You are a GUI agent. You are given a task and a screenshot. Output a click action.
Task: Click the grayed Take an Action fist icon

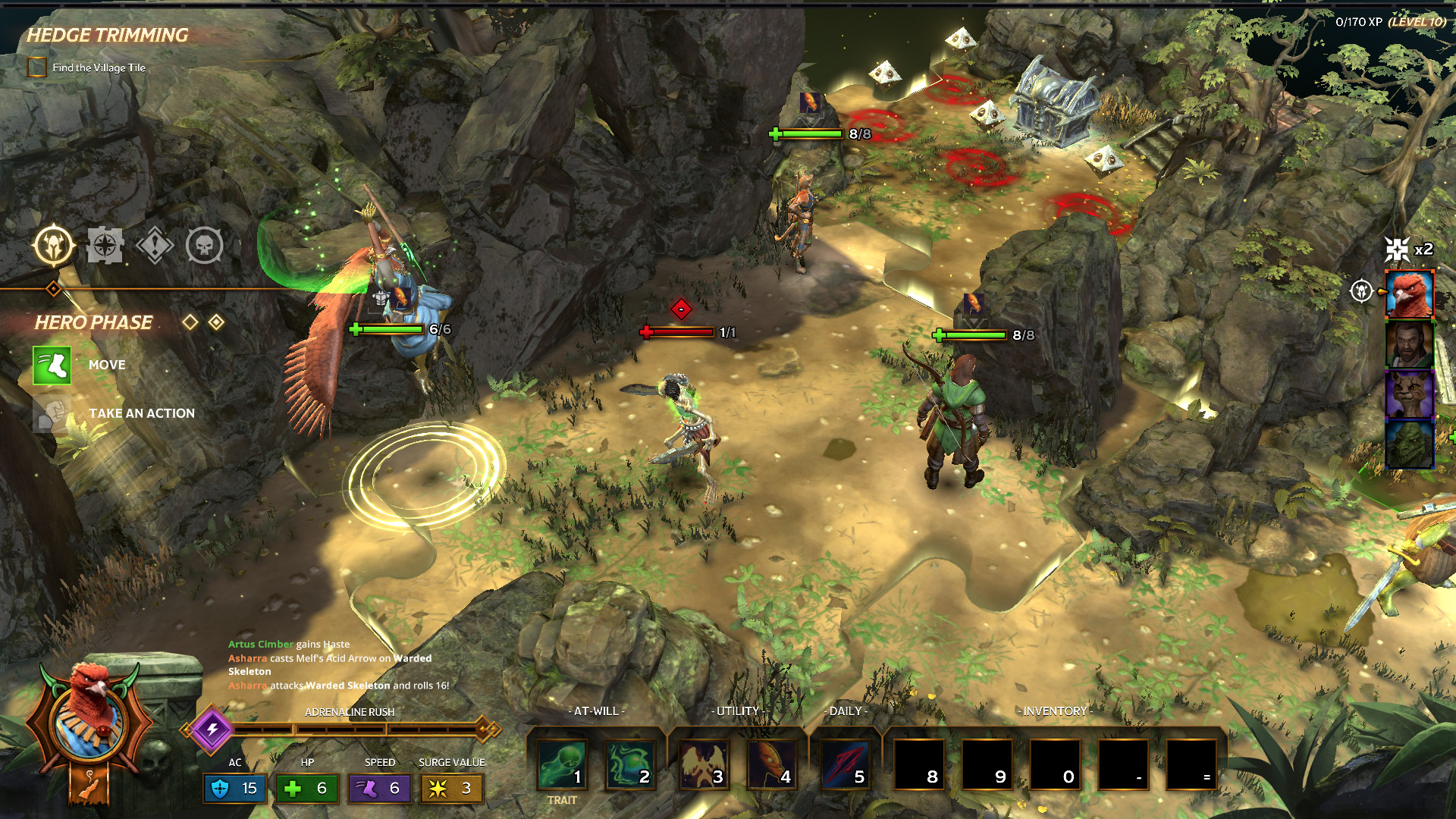[x=51, y=413]
